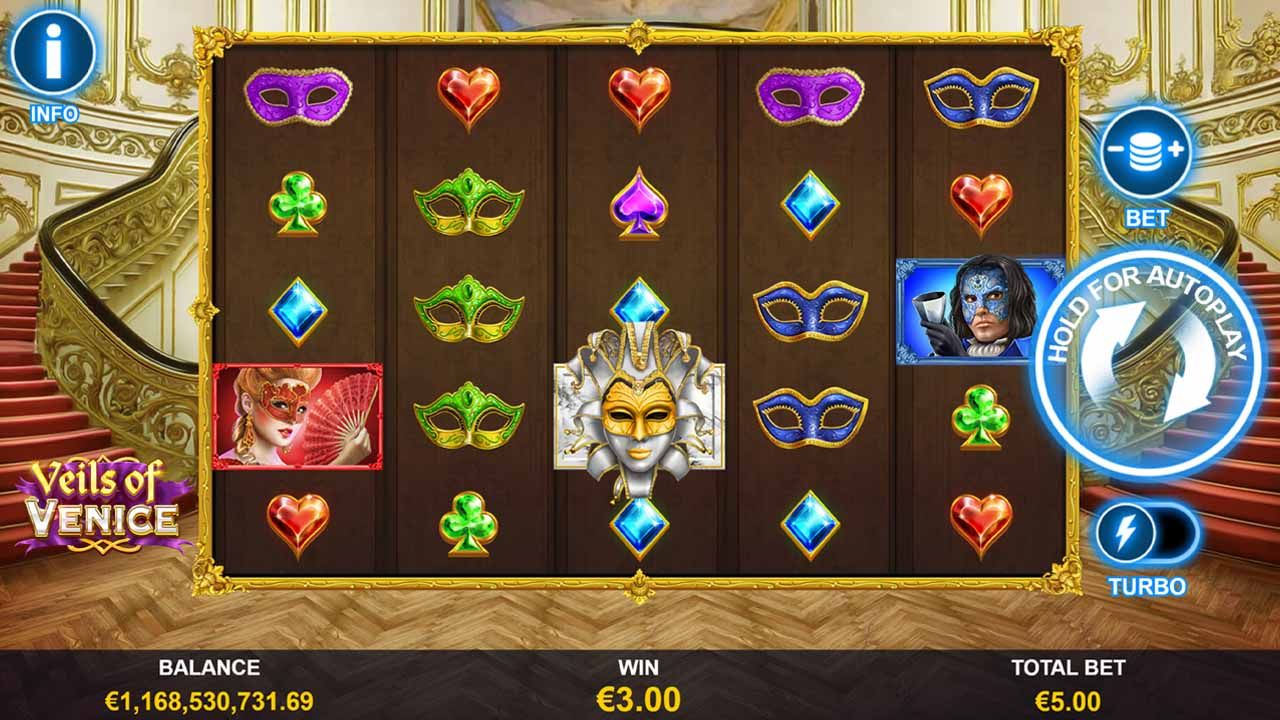
Task: Toggle the Turbo lightning switch
Action: [1146, 535]
